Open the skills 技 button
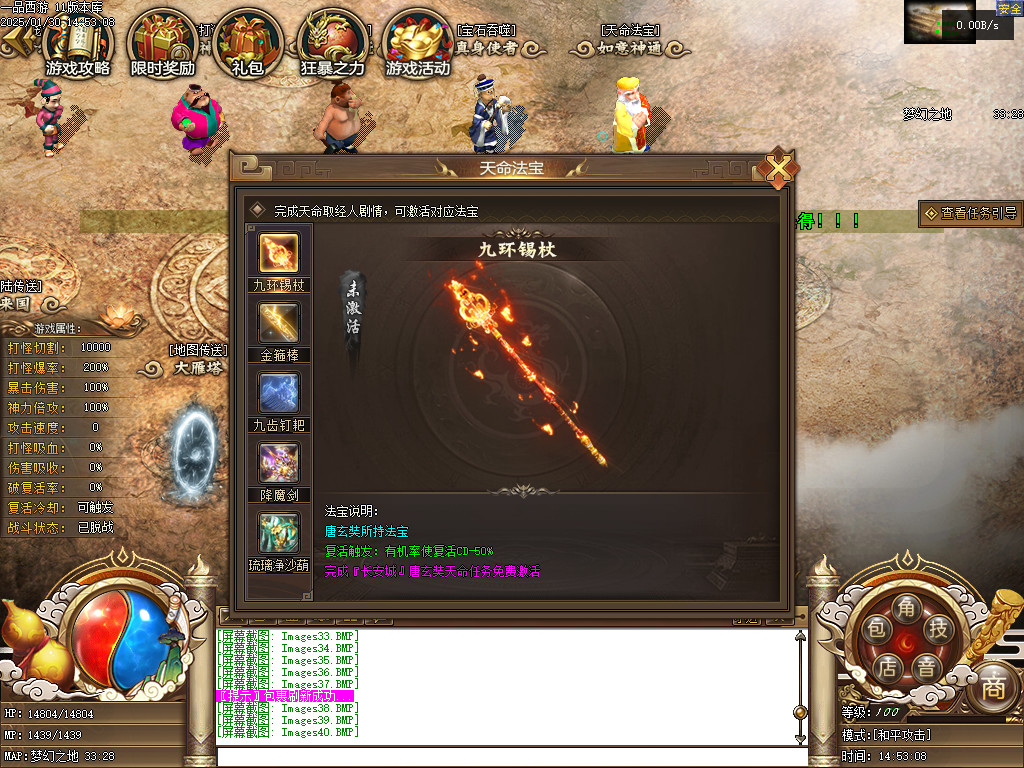This screenshot has height=768, width=1024. 938,629
